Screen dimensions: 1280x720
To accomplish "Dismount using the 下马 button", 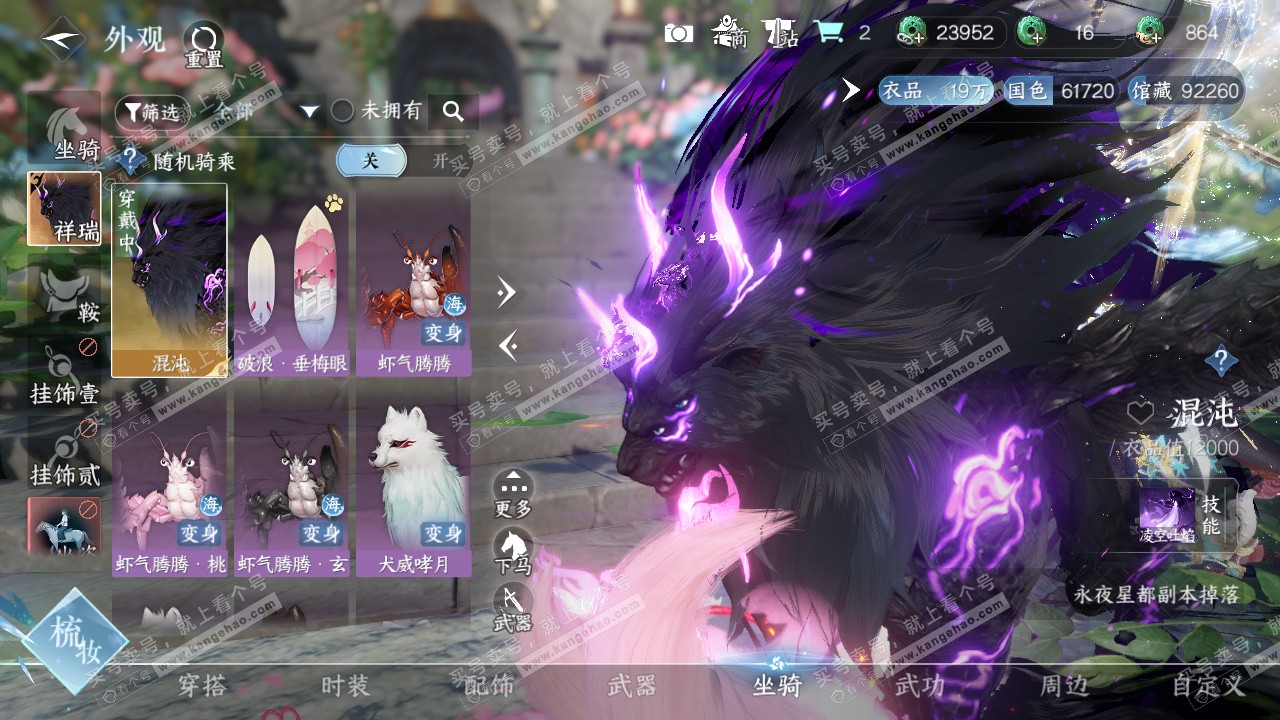I will pyautogui.click(x=513, y=551).
